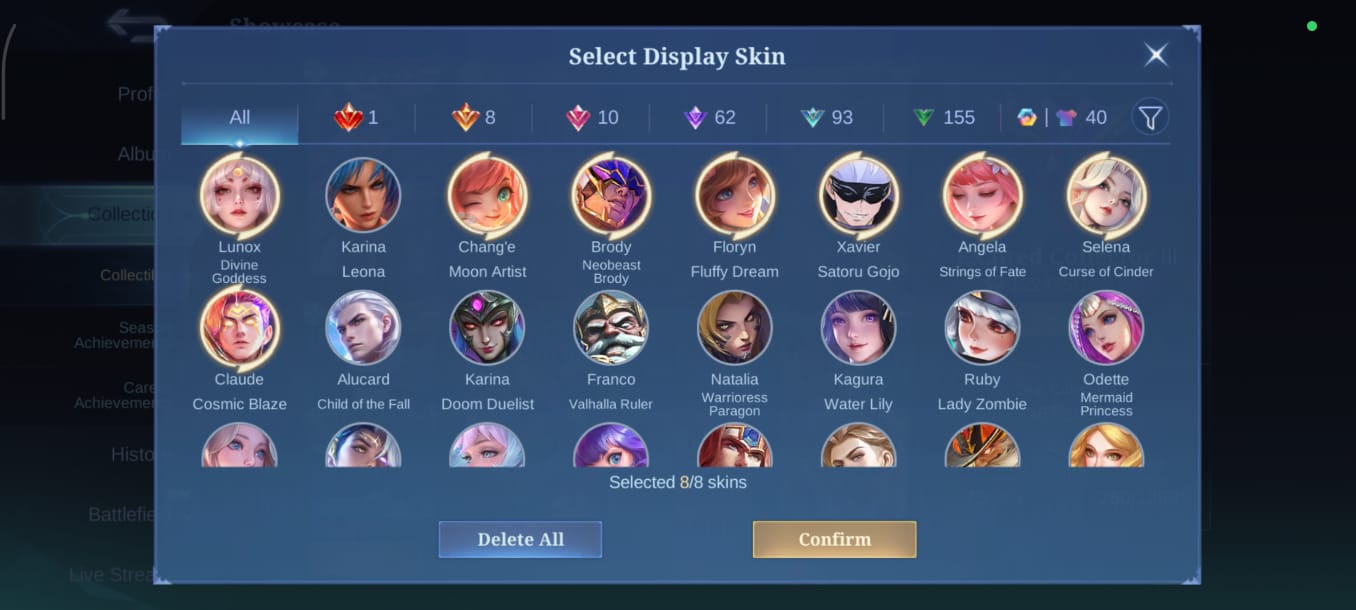The height and width of the screenshot is (610, 1356).
Task: Show the green-gem tier with 155 skins
Action: tap(943, 118)
